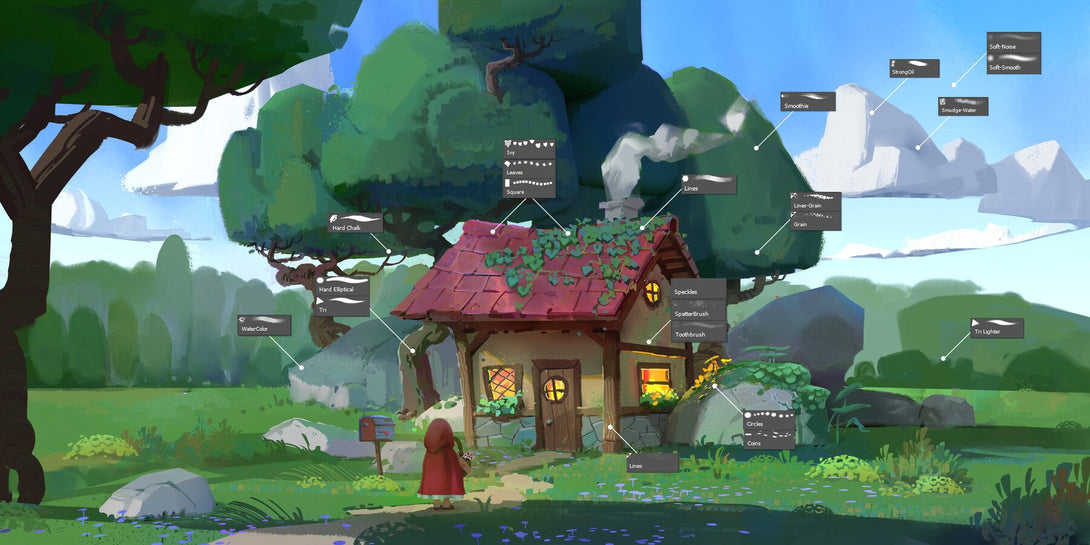This screenshot has height=545, width=1090.
Task: Select the Leaves brush preset
Action: (528, 167)
